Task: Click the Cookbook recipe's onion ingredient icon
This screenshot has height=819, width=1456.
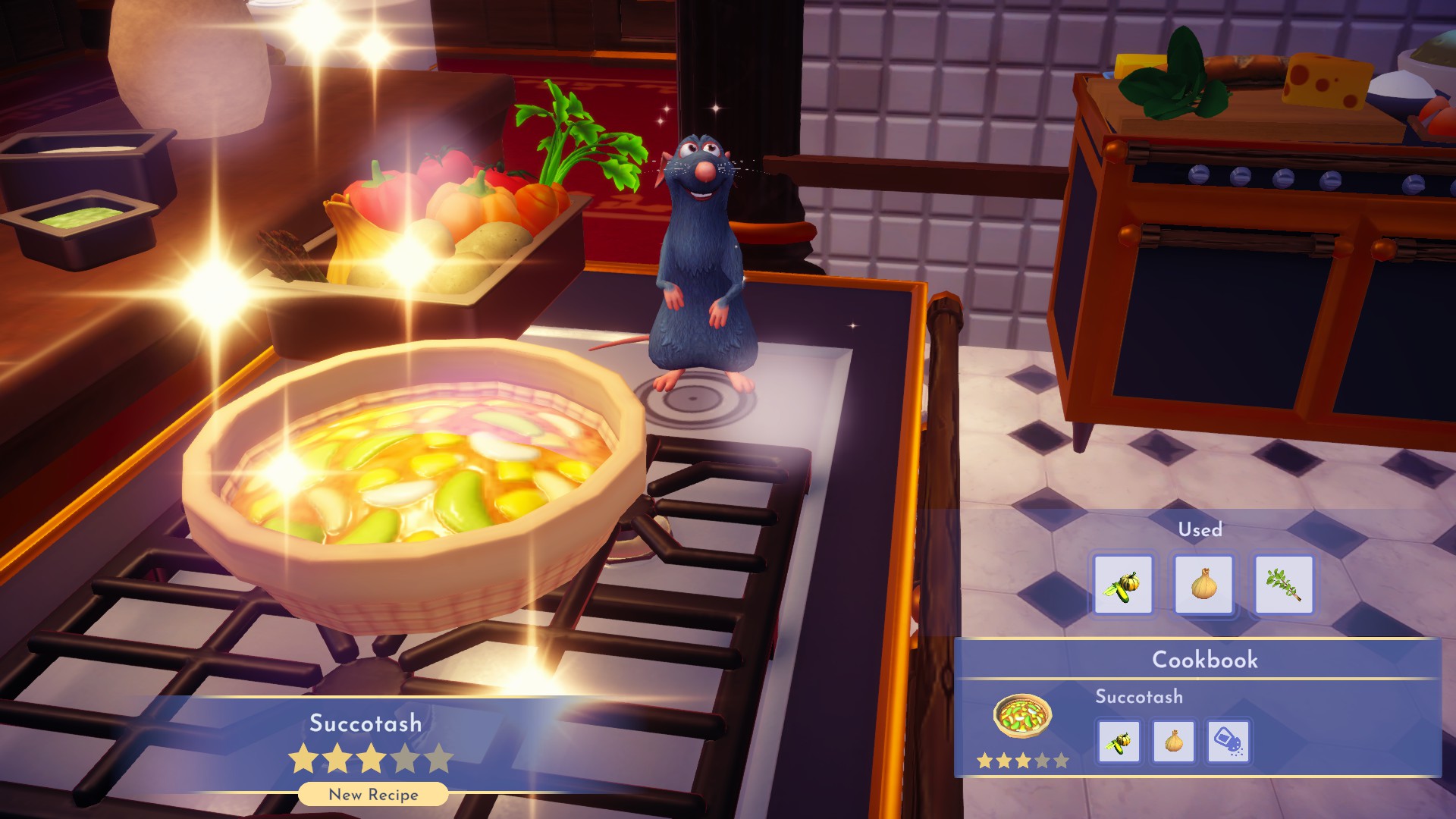Action: click(x=1174, y=741)
